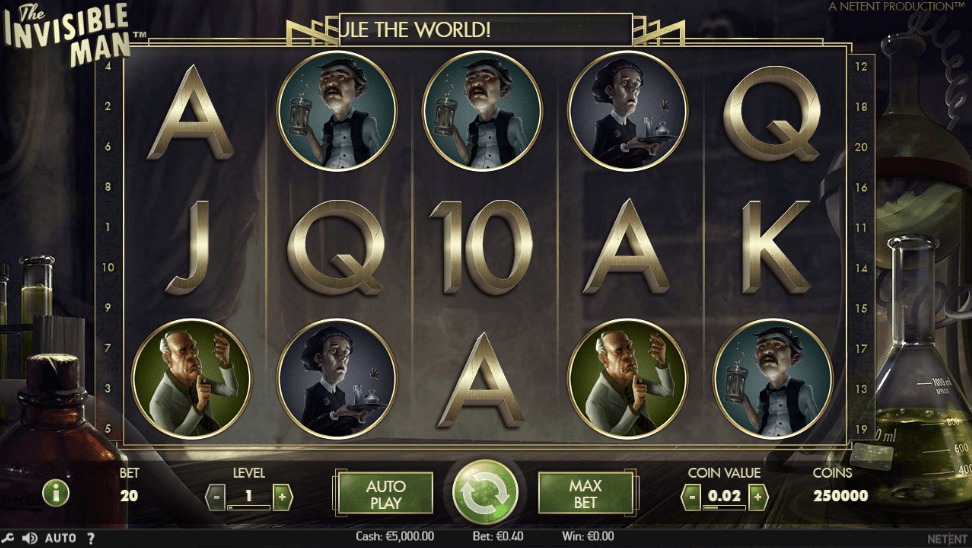The width and height of the screenshot is (972, 548).
Task: Spin the reels with the green button
Action: (x=485, y=492)
